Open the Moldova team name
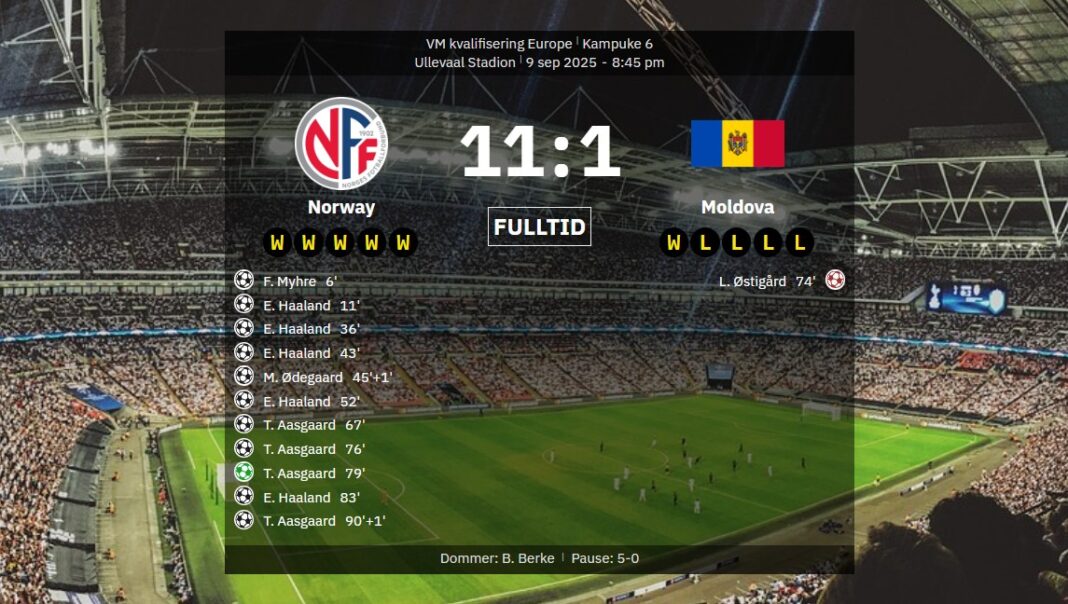 (x=738, y=207)
